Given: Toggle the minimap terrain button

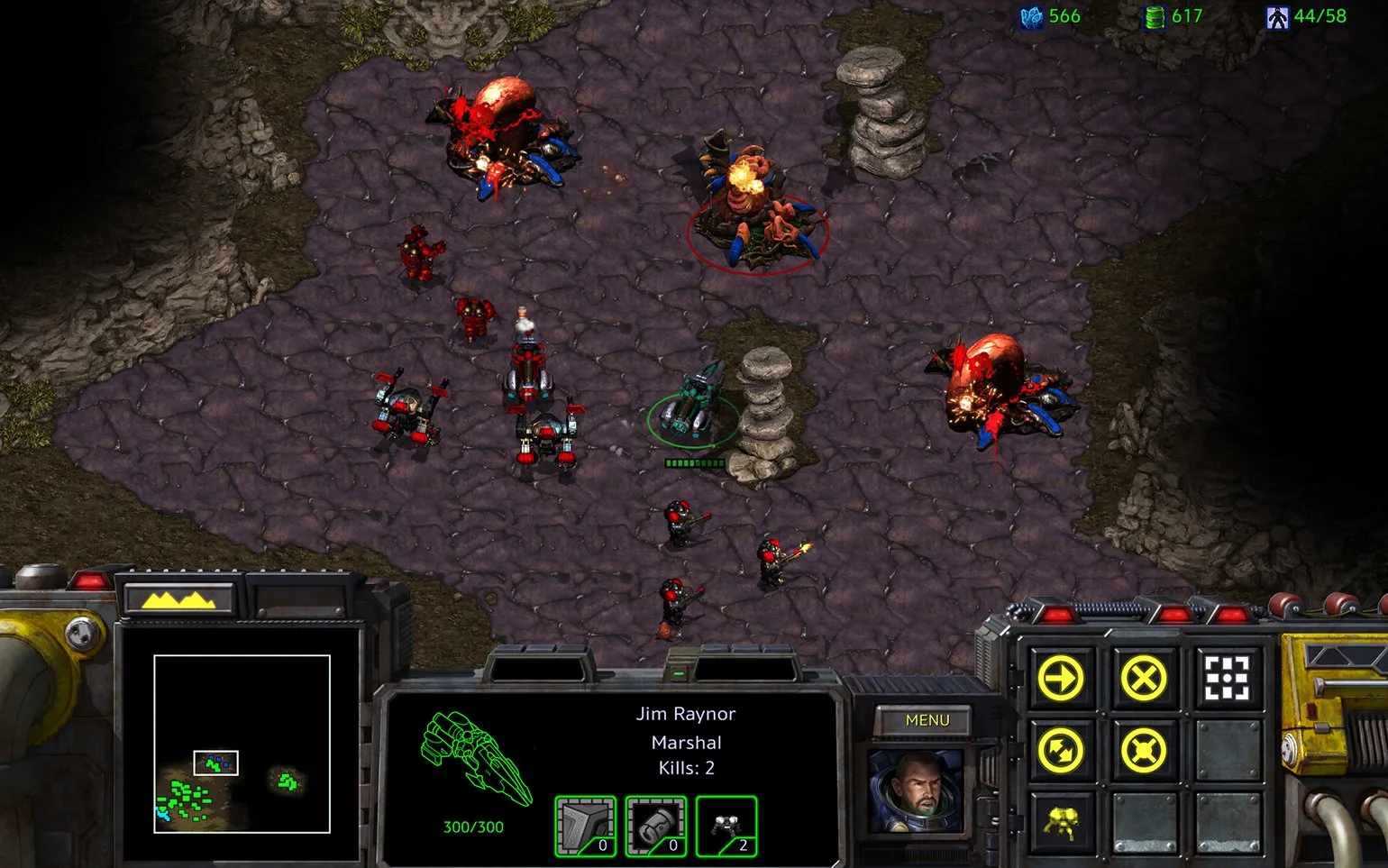Looking at the screenshot, I should (x=178, y=598).
